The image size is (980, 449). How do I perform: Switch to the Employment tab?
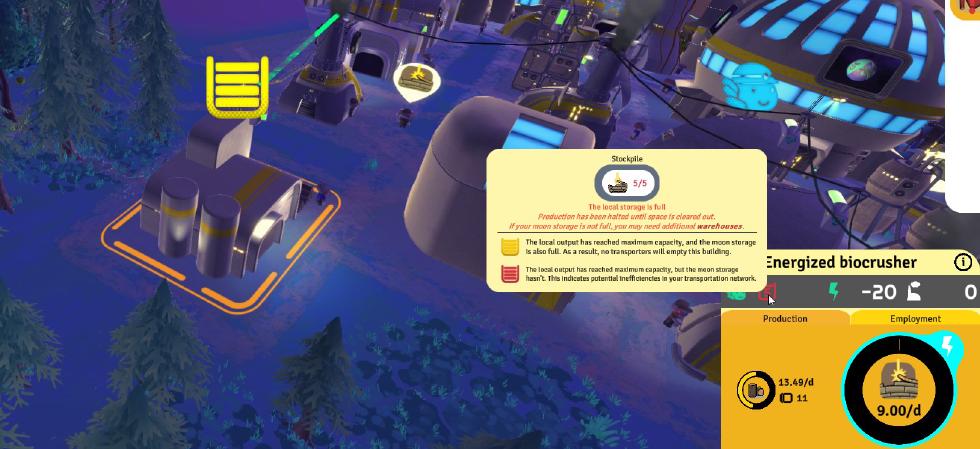point(915,318)
